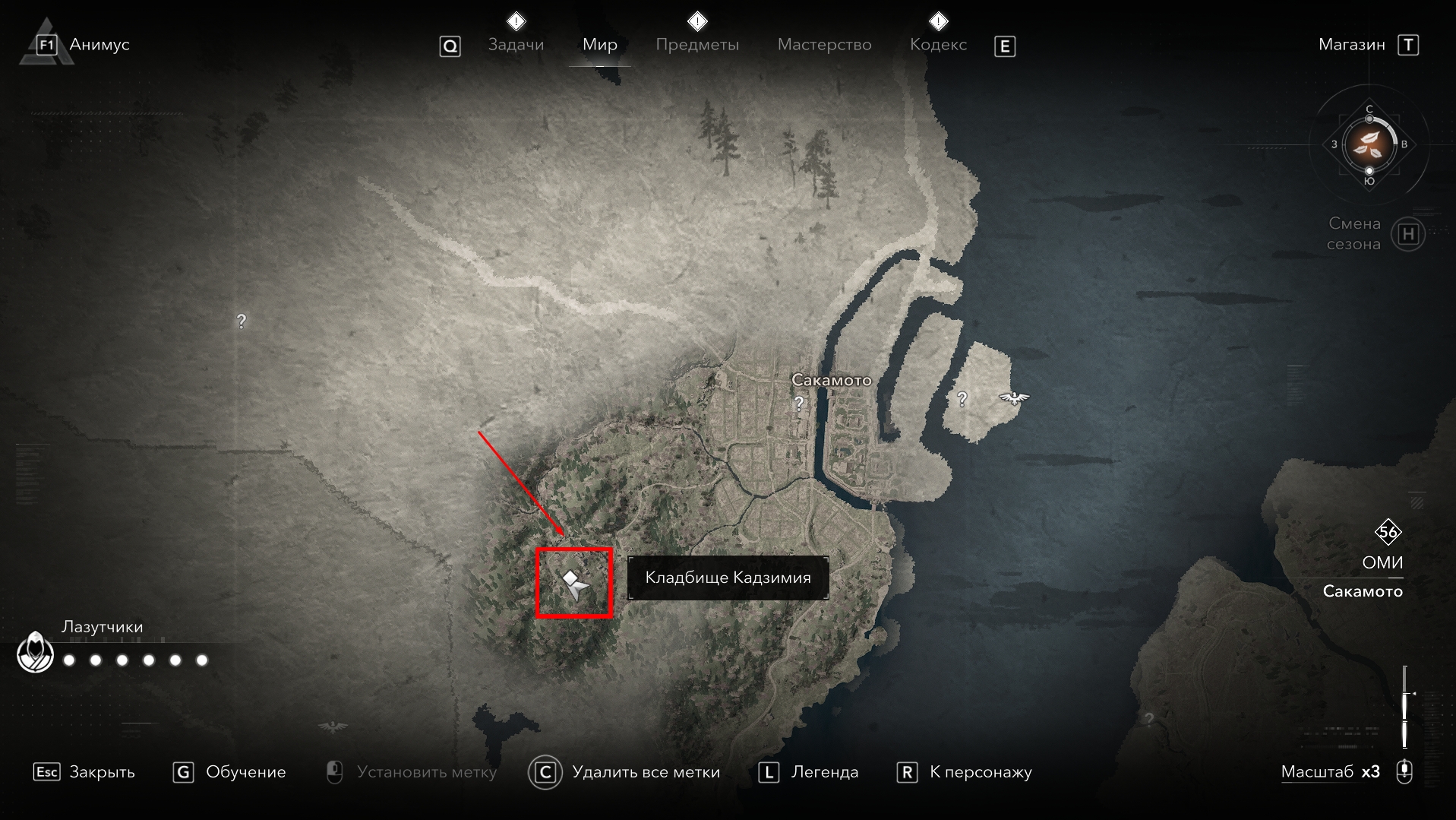Click the question mark under Сакамото
The width and height of the screenshot is (1456, 820).
coord(798,404)
